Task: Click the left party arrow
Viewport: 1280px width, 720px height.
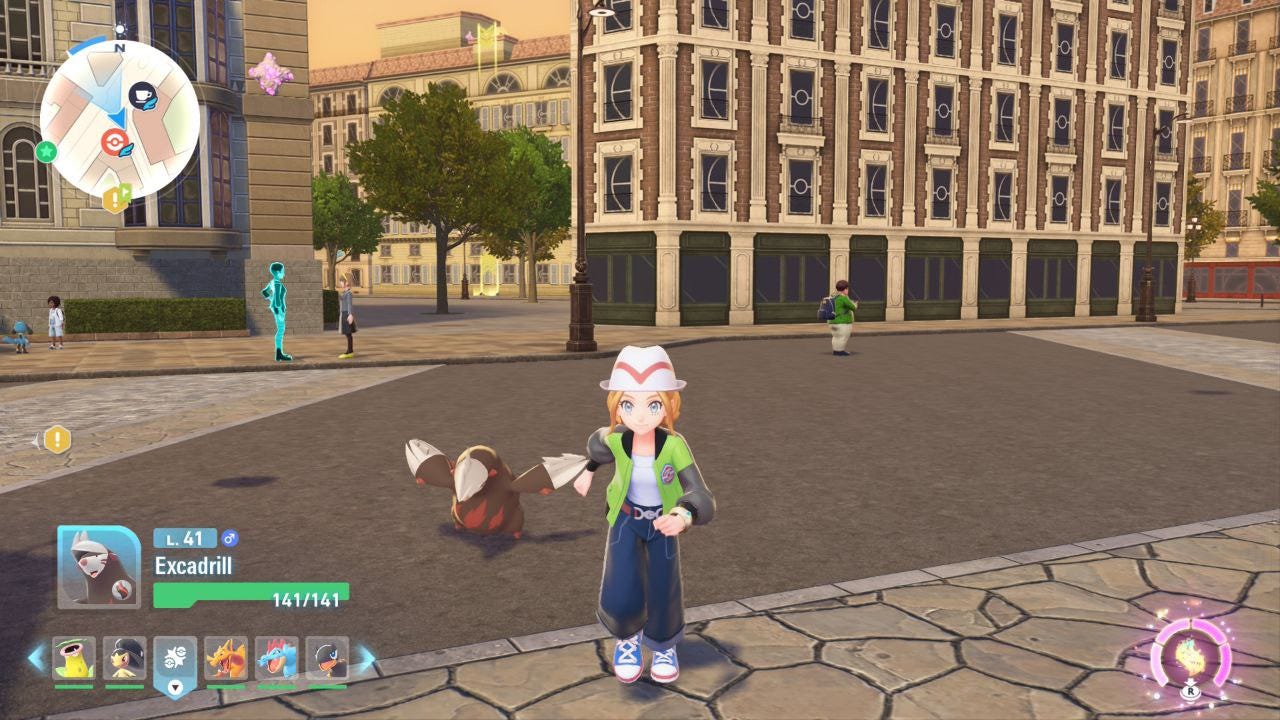Action: pyautogui.click(x=36, y=658)
